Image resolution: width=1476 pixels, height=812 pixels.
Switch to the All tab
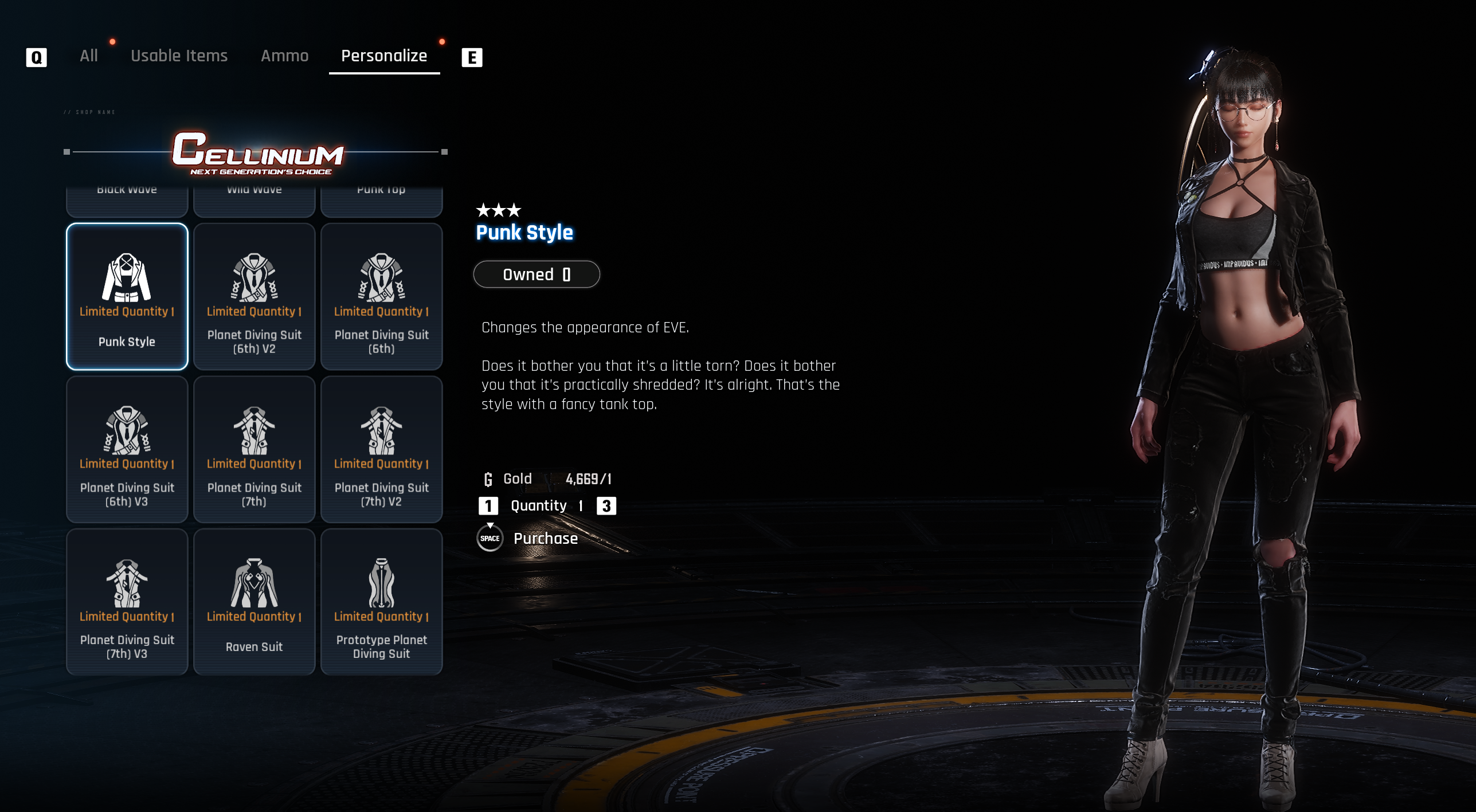[89, 56]
